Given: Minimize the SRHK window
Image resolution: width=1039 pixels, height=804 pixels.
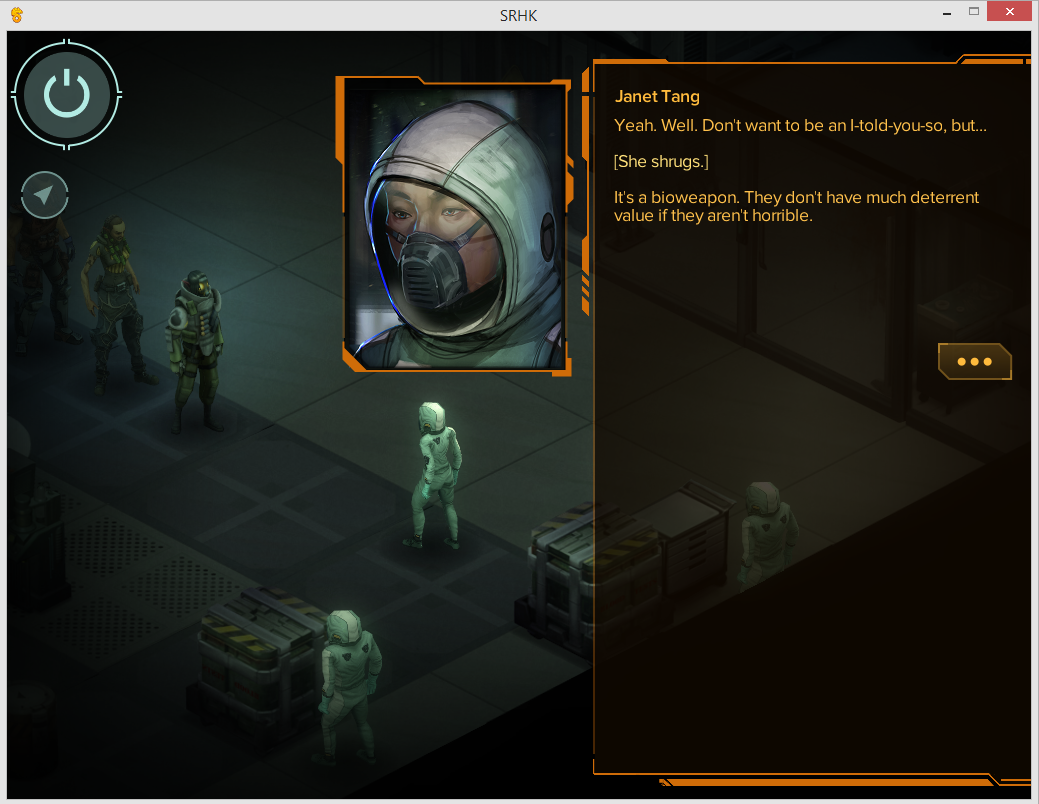Looking at the screenshot, I should click(x=946, y=12).
